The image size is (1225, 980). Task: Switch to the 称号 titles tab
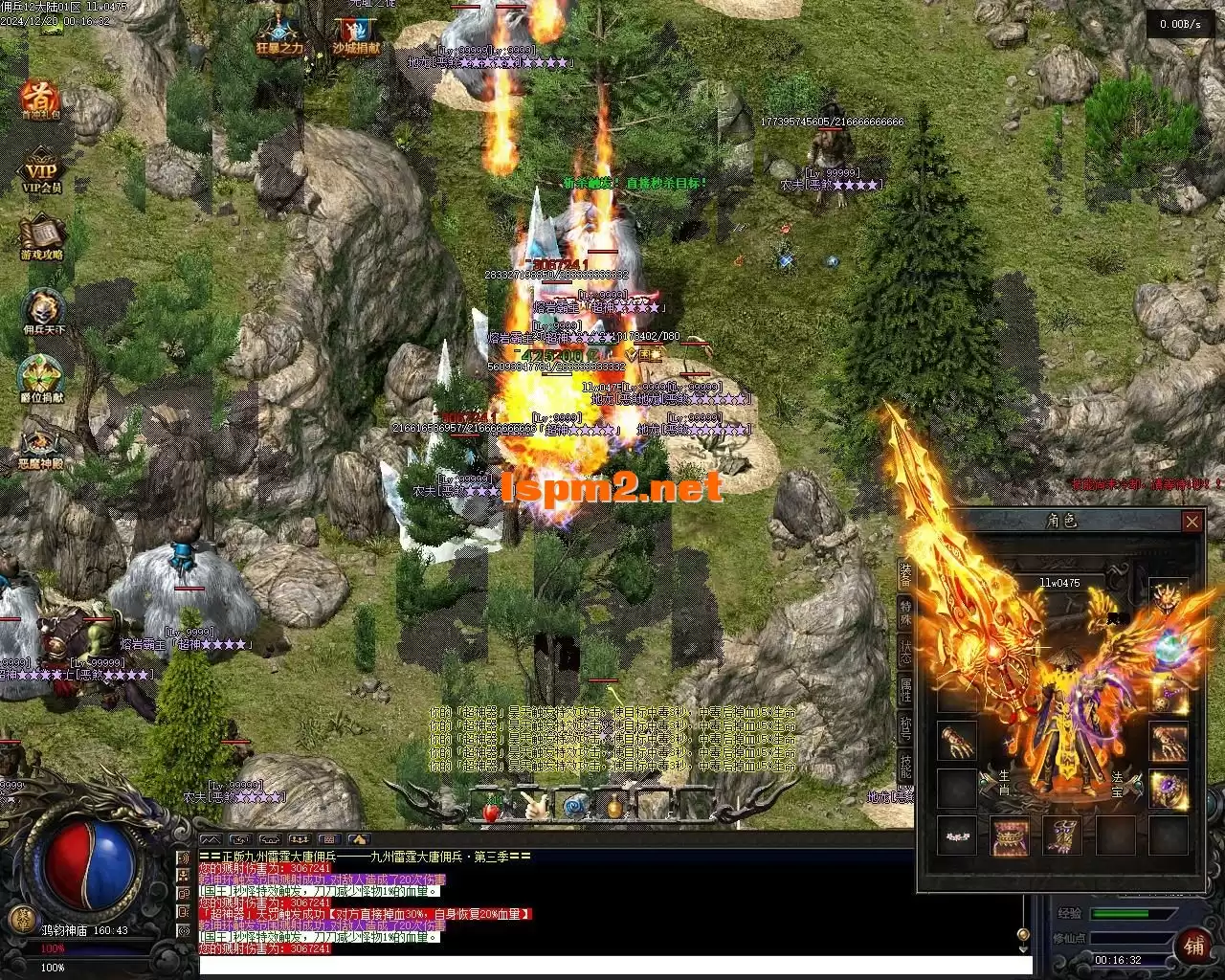905,727
